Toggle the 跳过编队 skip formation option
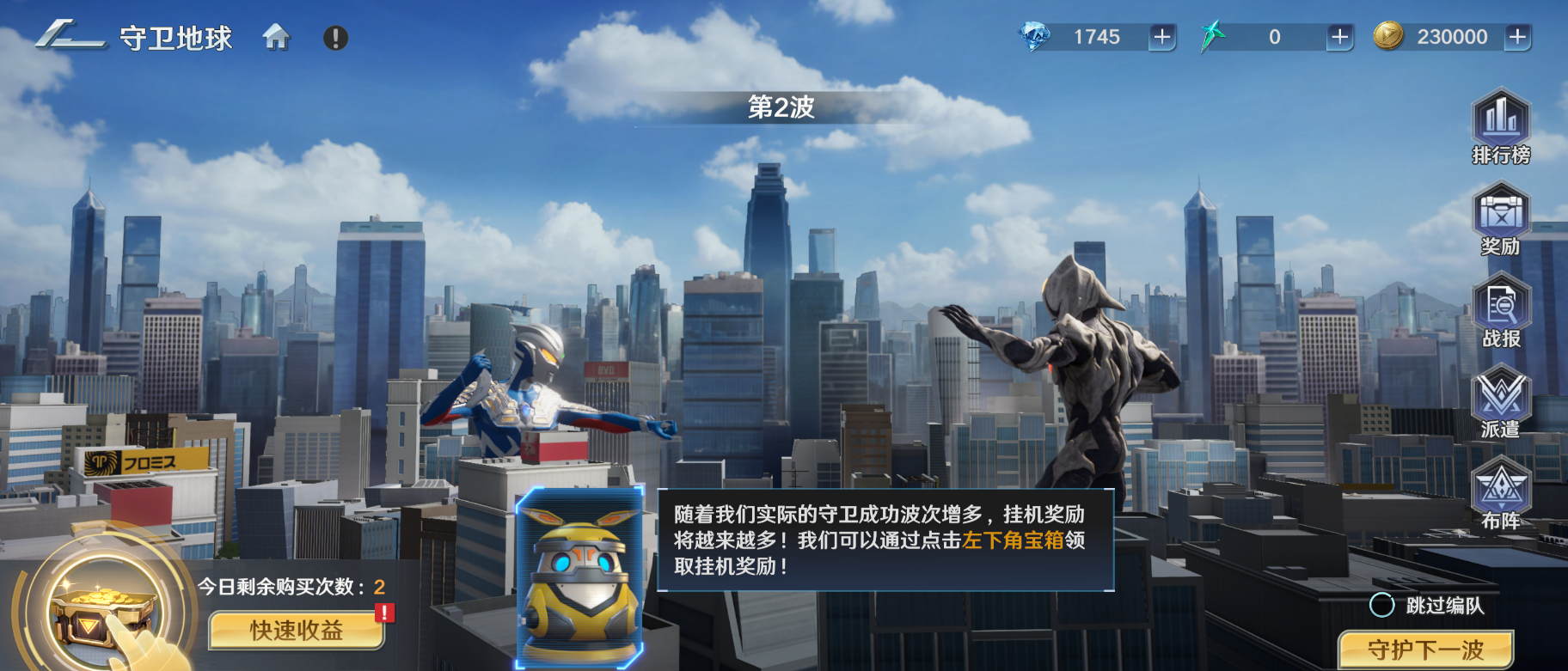Screen dimensions: 1568x671 [x=1381, y=605]
